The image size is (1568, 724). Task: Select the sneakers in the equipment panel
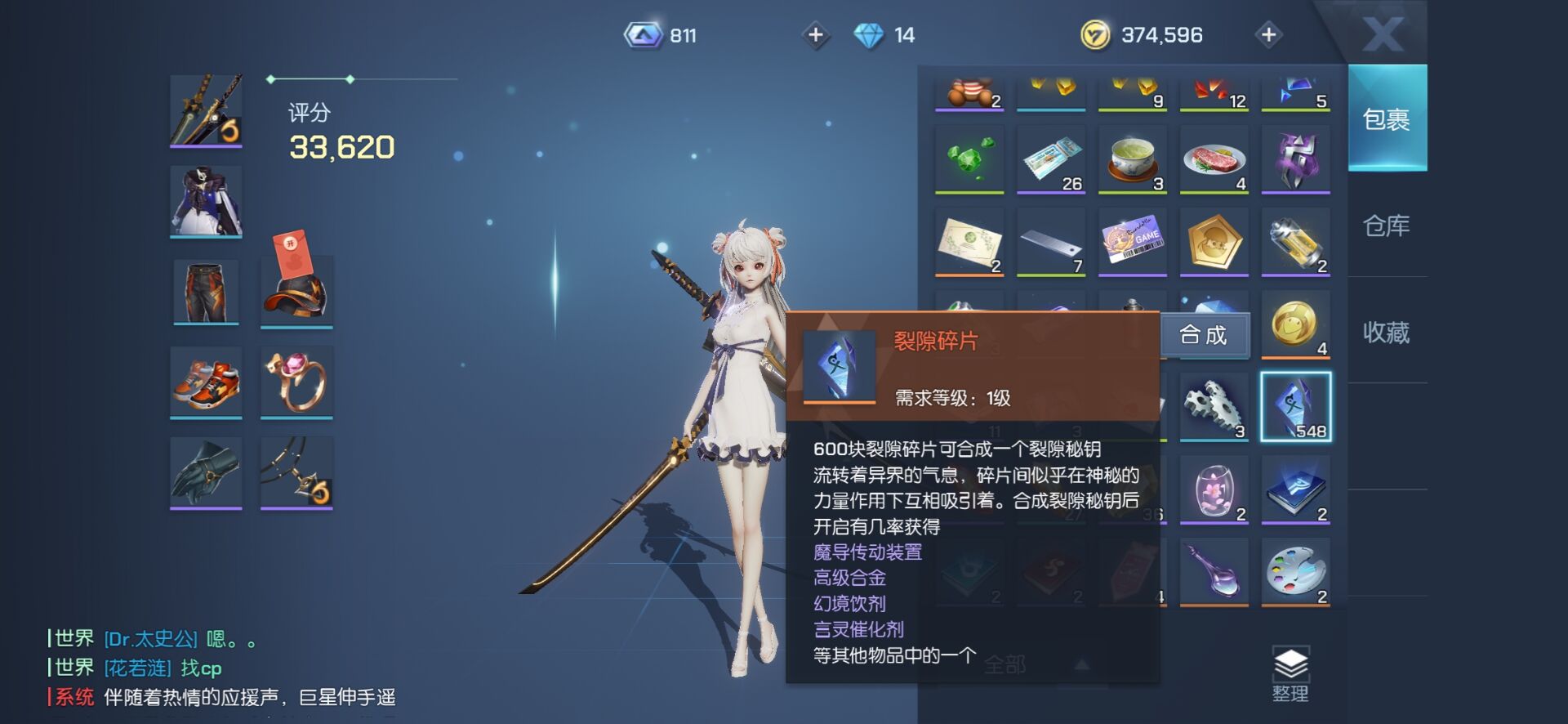[206, 382]
